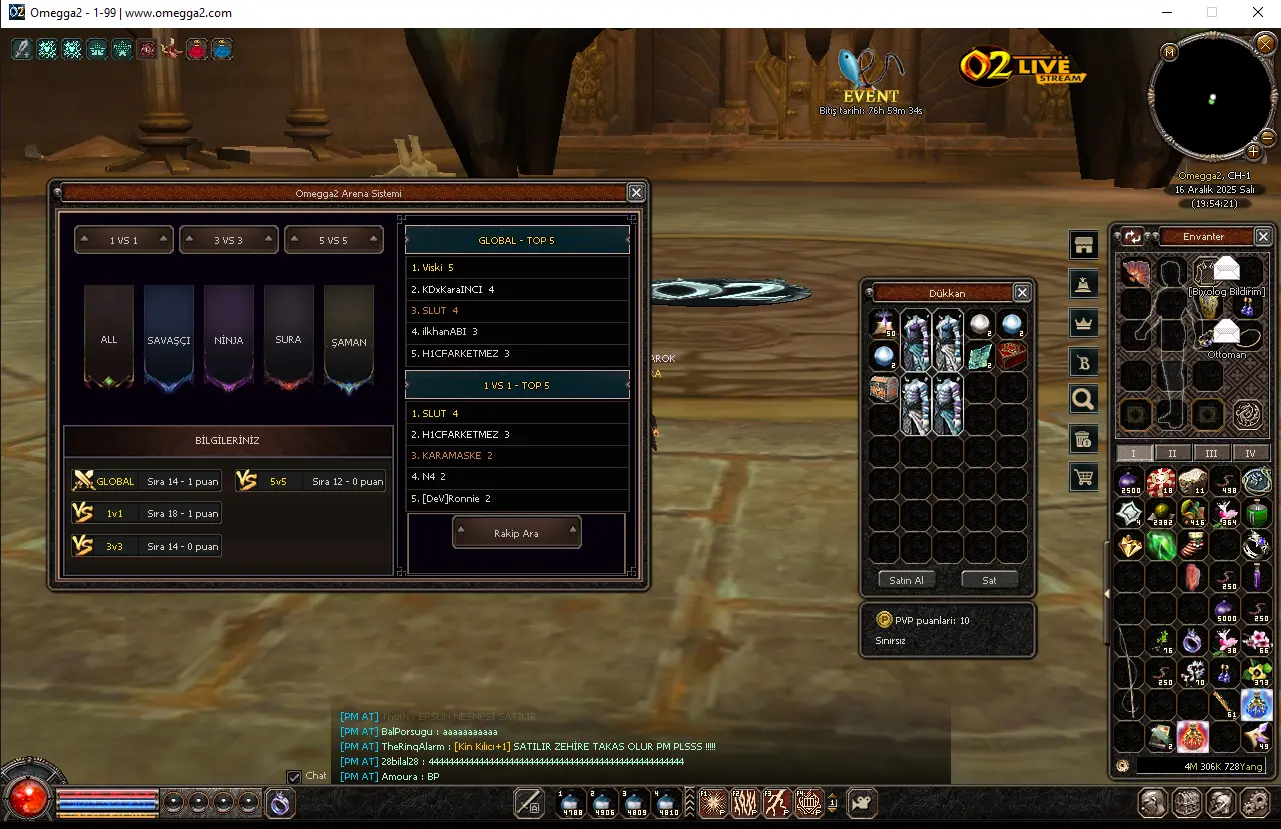Image resolution: width=1281 pixels, height=829 pixels.
Task: Close the Dükkan shop window
Action: click(x=1022, y=293)
